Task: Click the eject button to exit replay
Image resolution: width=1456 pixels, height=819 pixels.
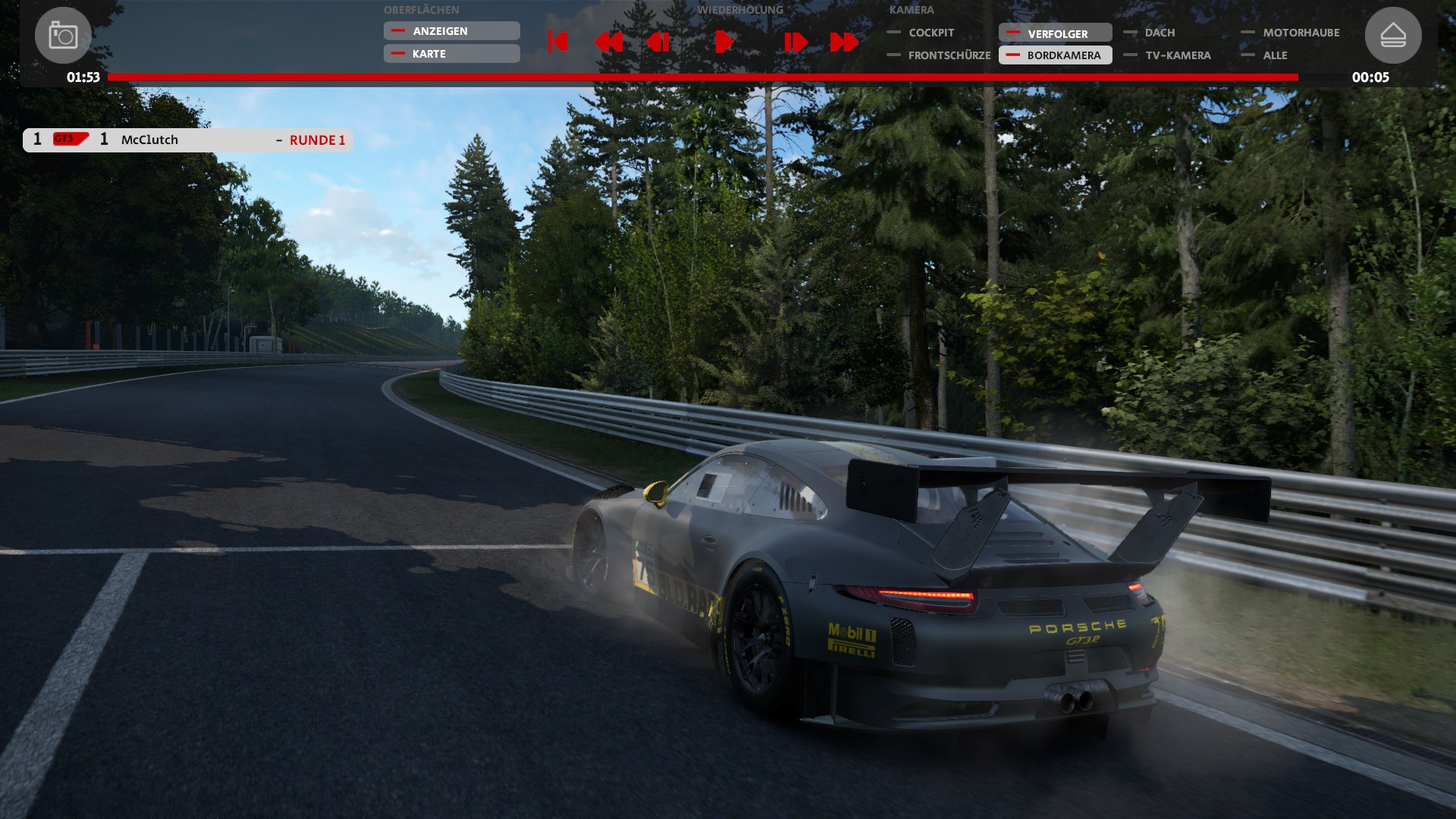Action: (1393, 36)
